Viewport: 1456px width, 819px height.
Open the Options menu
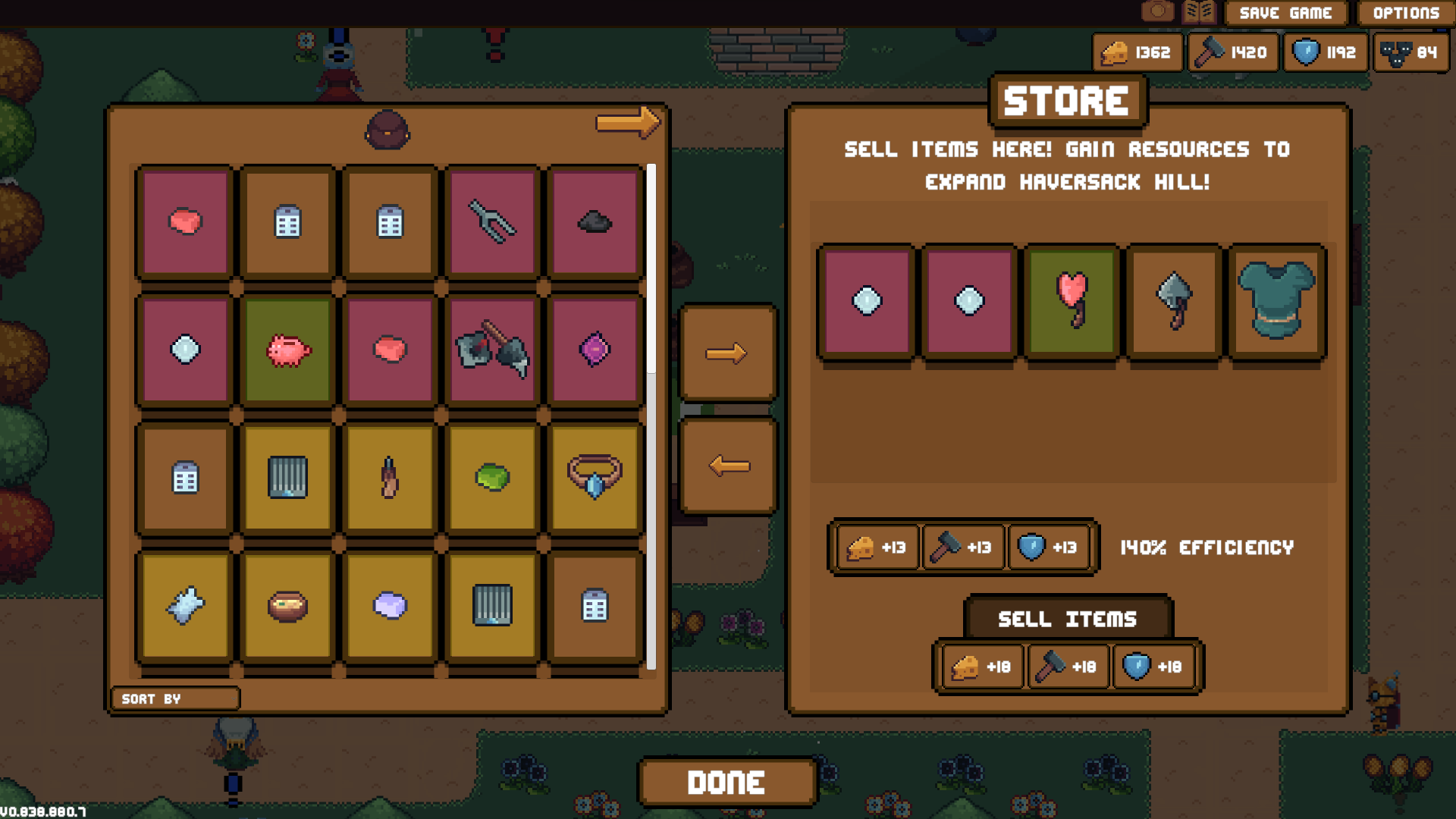click(1407, 12)
